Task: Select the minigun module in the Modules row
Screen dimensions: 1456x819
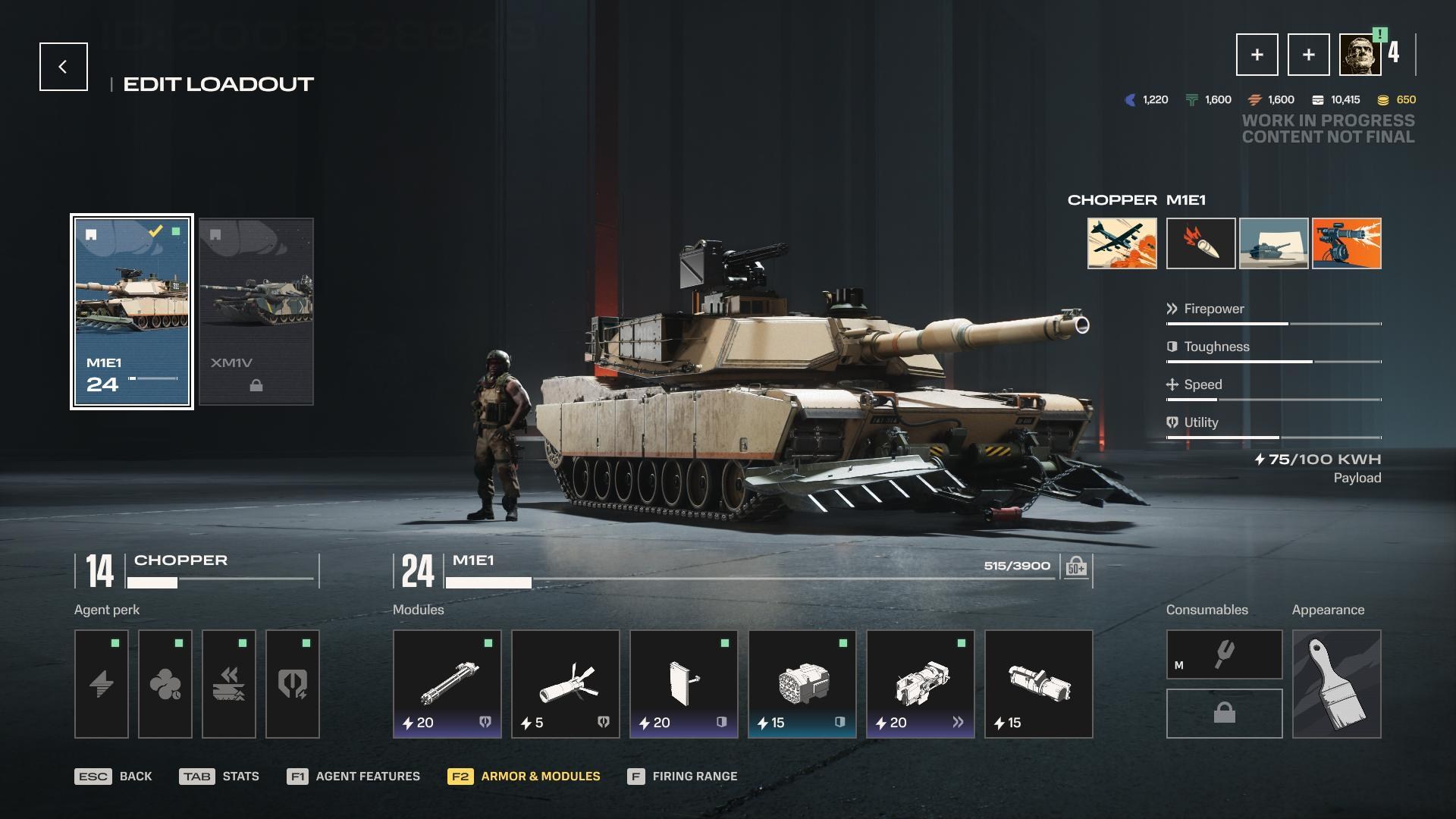Action: click(x=447, y=683)
